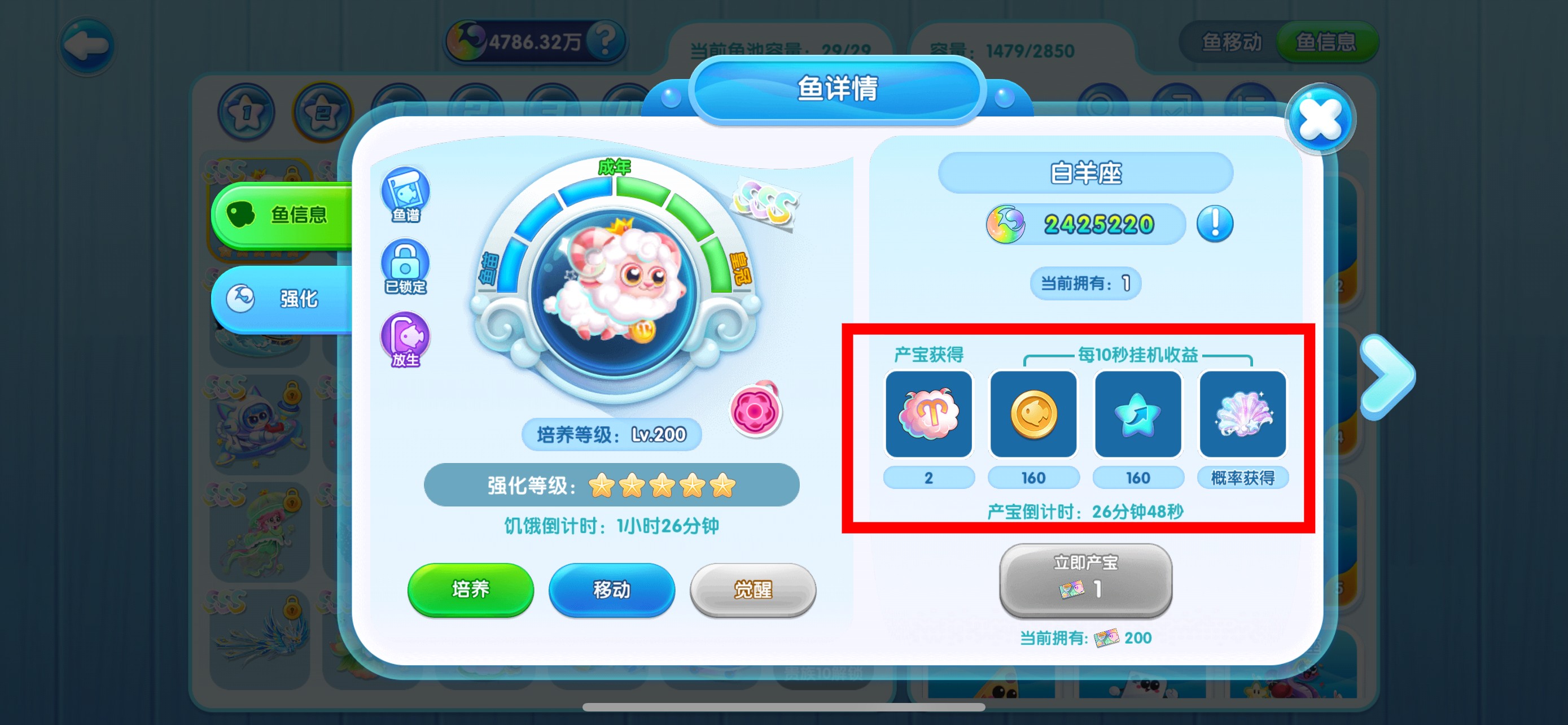Select the gold coin income icon
This screenshot has height=725, width=1568.
click(1033, 414)
